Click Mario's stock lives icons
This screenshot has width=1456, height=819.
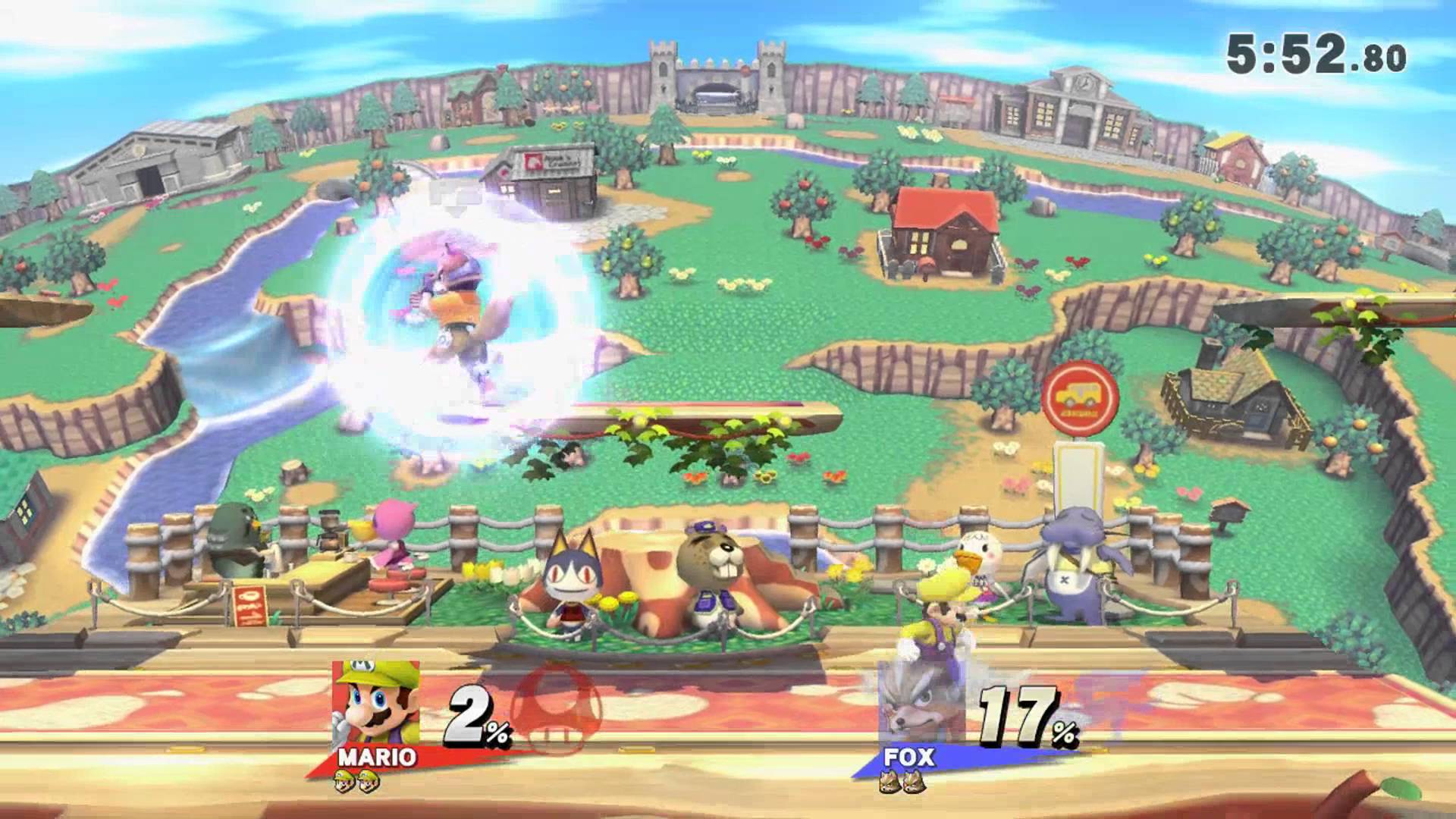[x=356, y=780]
